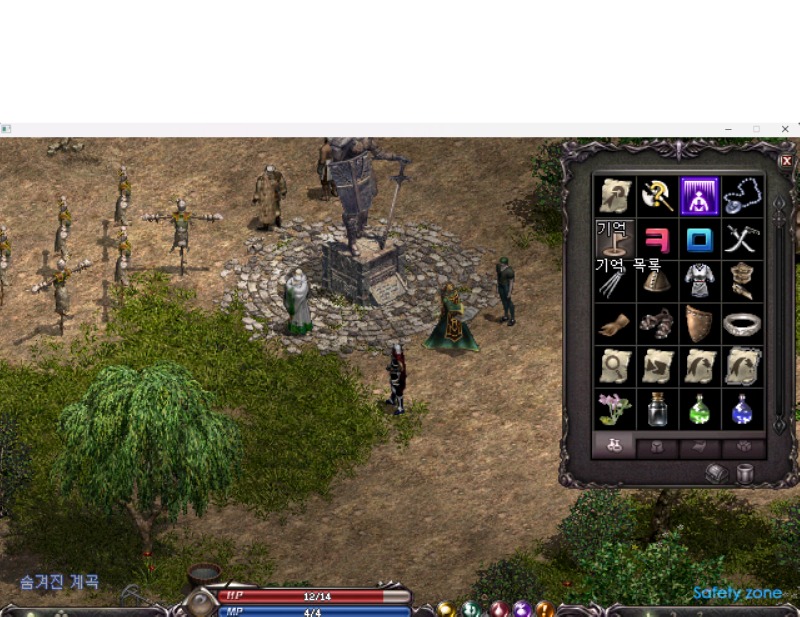Select the pink flower herb item
Screen dimensions: 800x617
pos(614,408)
